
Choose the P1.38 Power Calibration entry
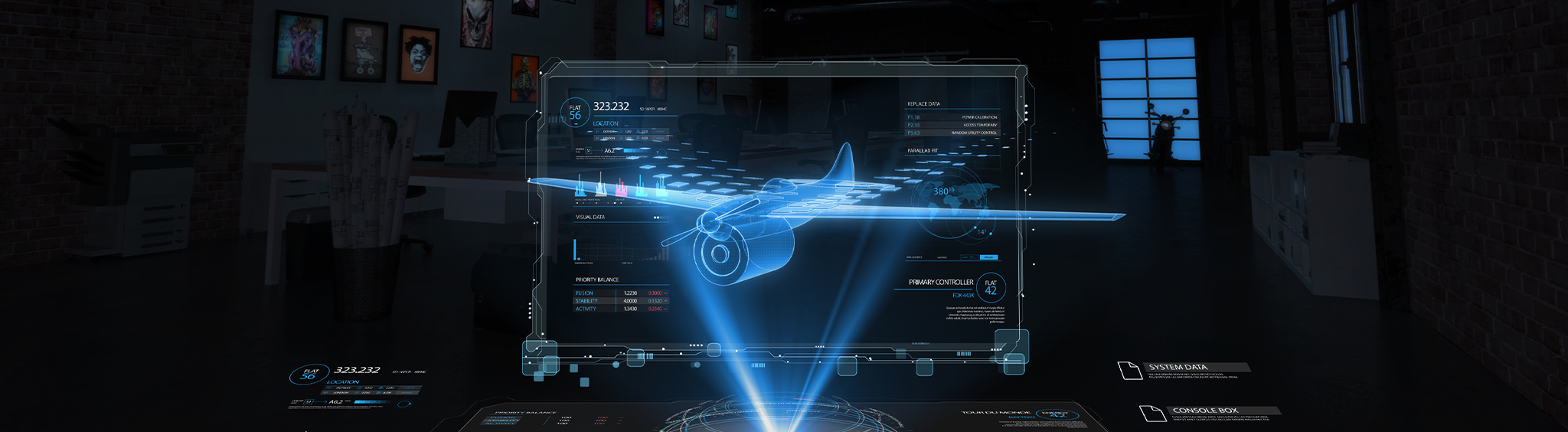click(952, 118)
